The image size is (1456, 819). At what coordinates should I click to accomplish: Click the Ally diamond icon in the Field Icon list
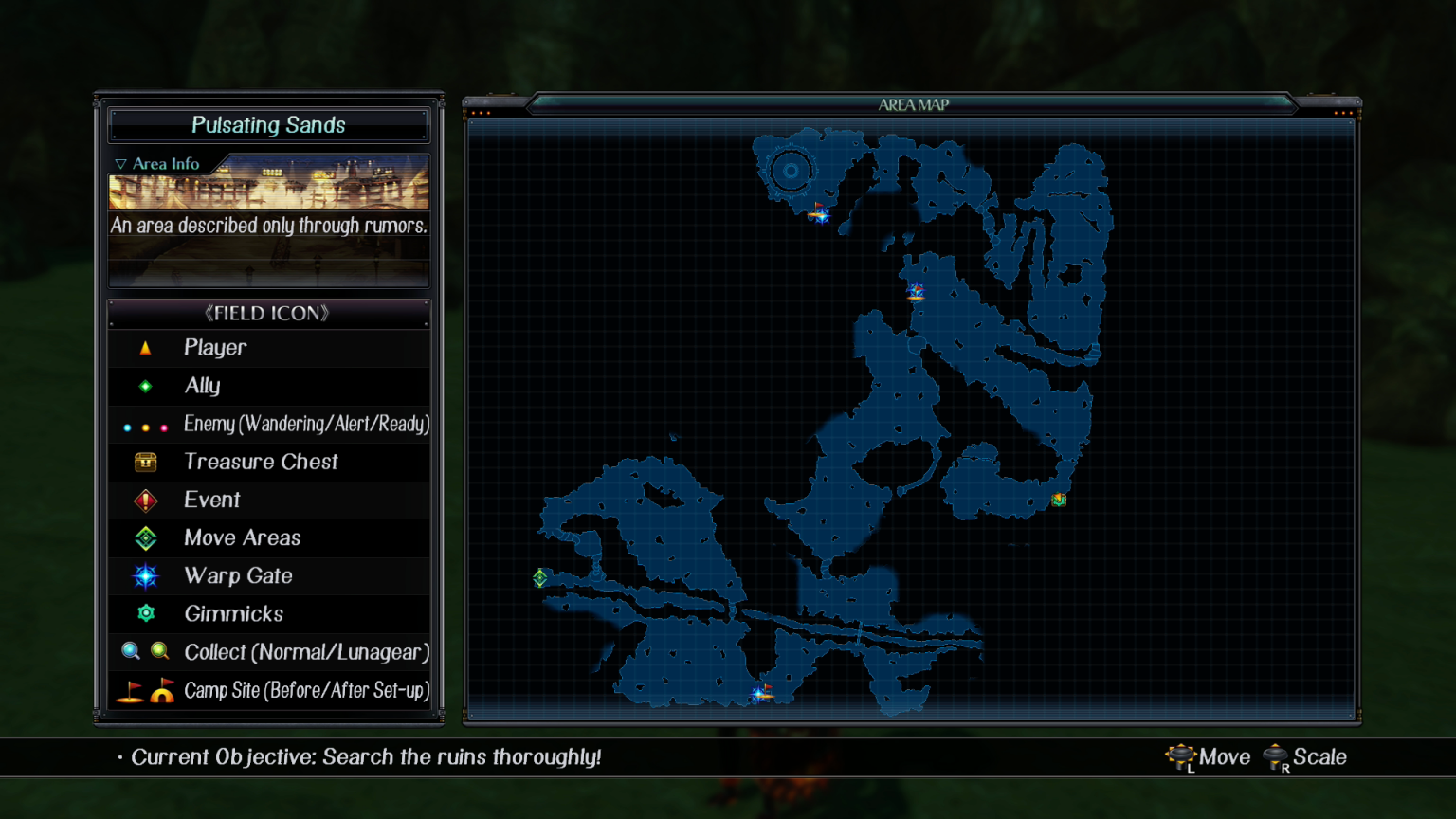pyautogui.click(x=145, y=386)
